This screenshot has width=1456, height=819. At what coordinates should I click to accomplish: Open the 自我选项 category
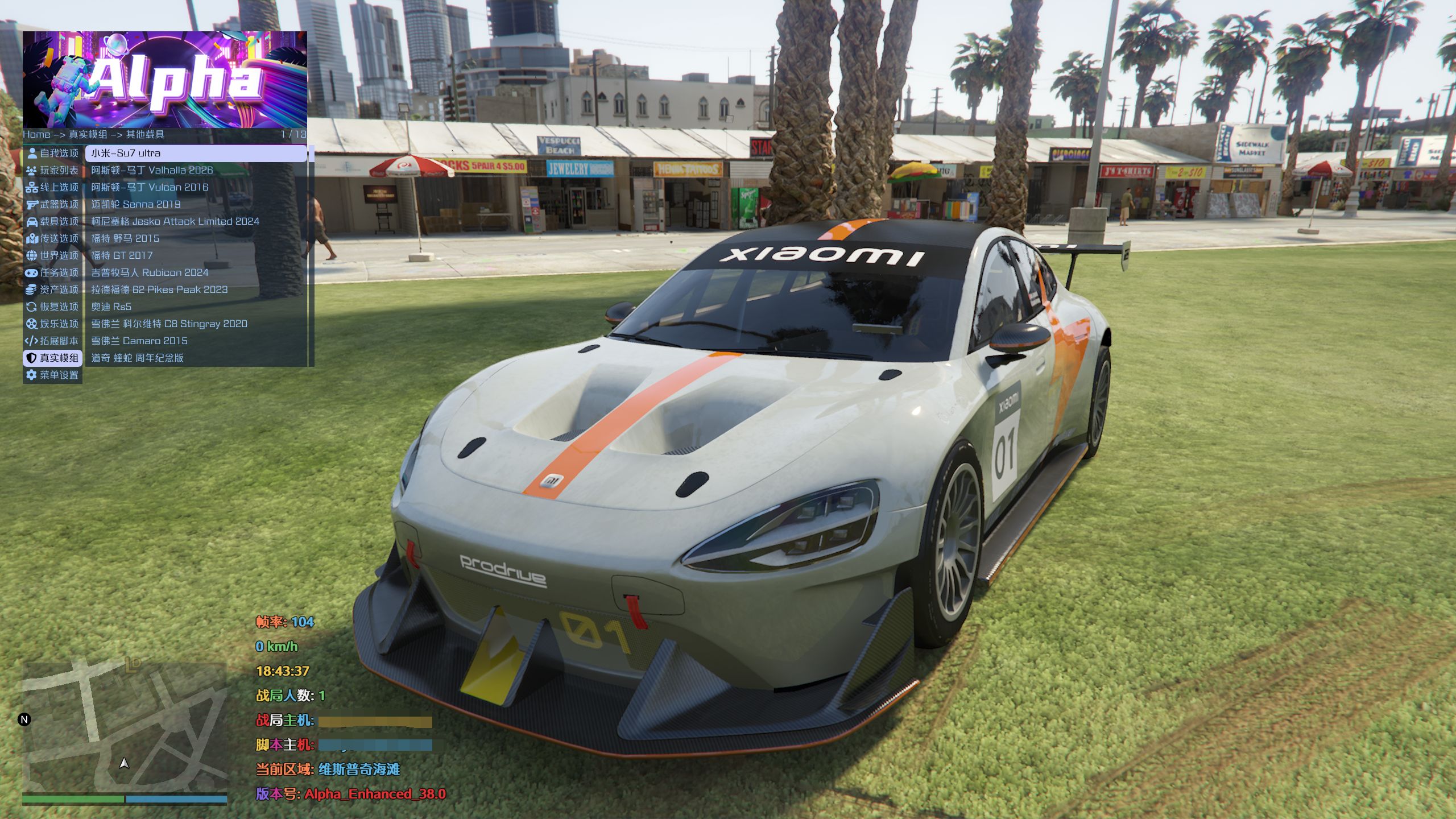click(x=53, y=153)
